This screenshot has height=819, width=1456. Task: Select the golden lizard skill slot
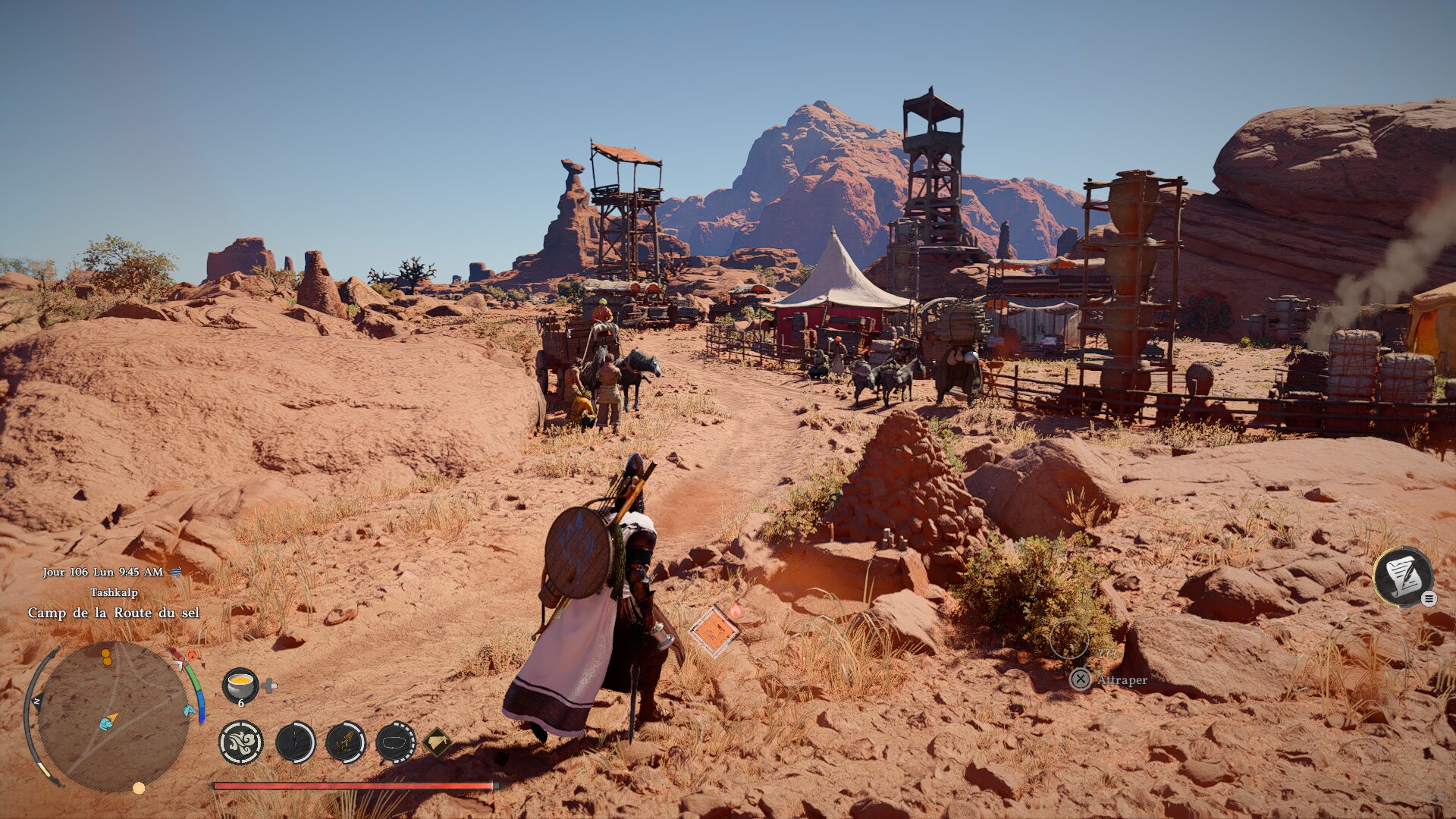click(x=345, y=742)
